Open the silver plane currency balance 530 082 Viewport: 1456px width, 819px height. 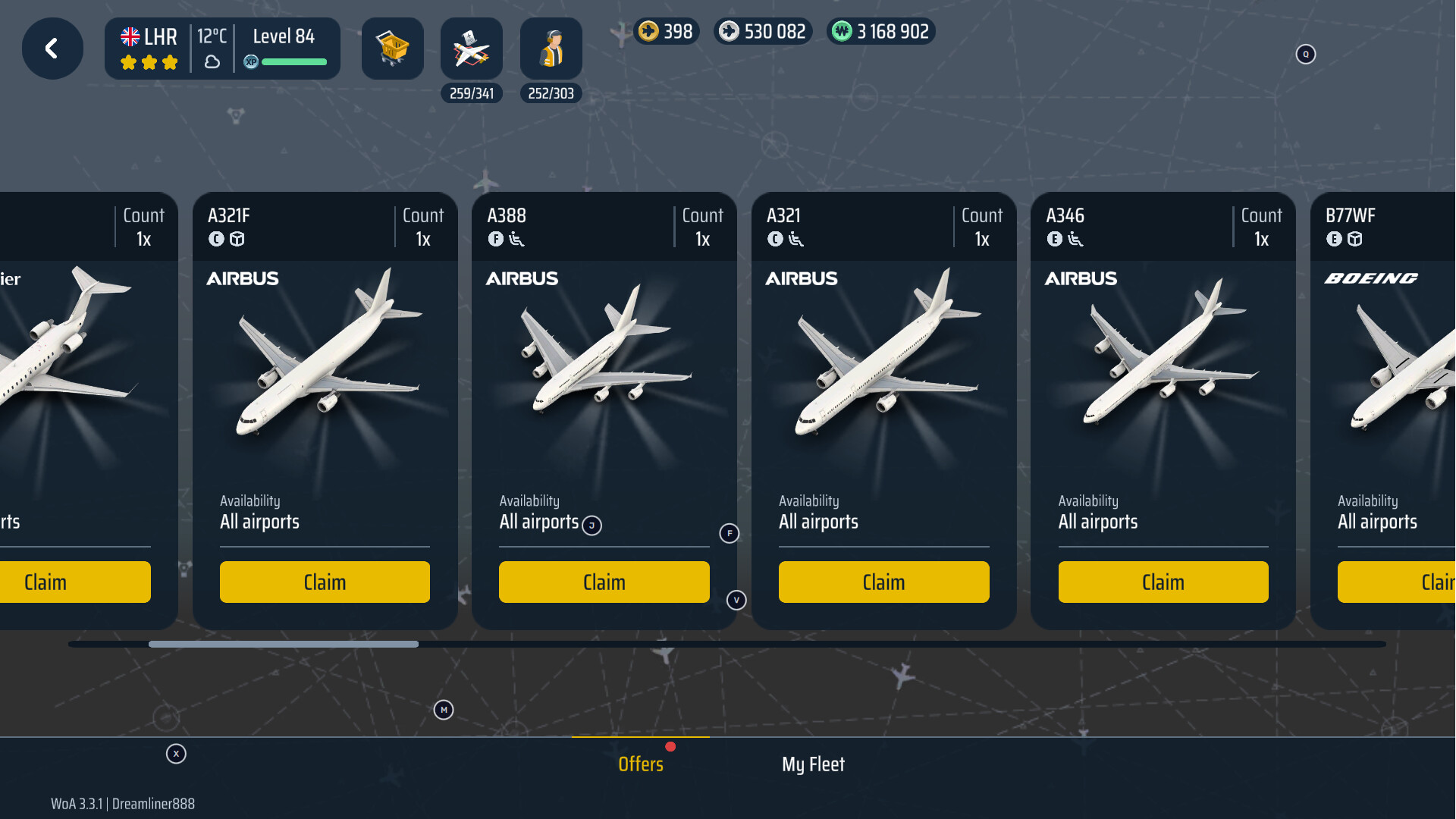click(763, 32)
